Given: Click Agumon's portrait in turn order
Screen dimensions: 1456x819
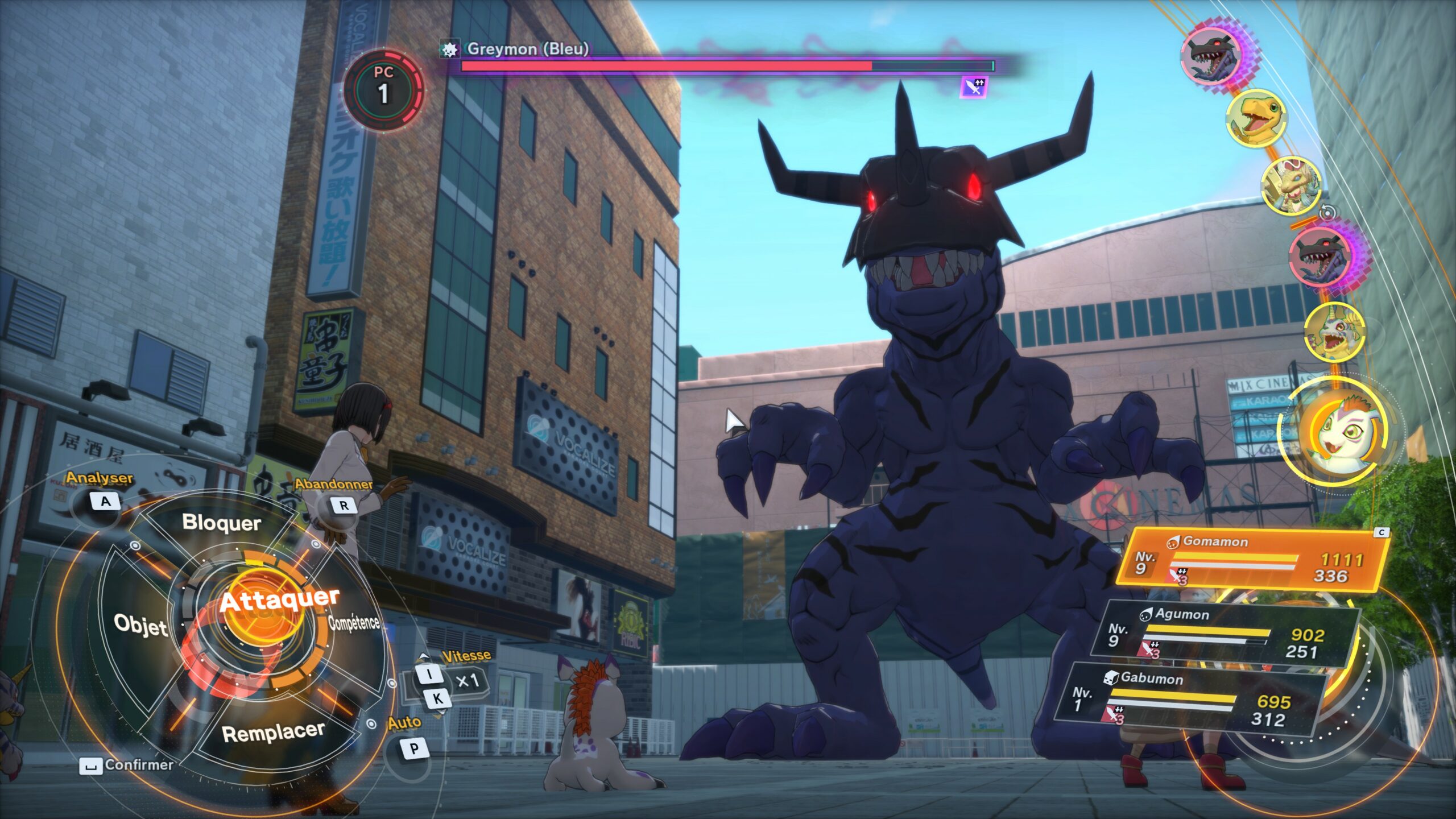Looking at the screenshot, I should [x=1256, y=118].
